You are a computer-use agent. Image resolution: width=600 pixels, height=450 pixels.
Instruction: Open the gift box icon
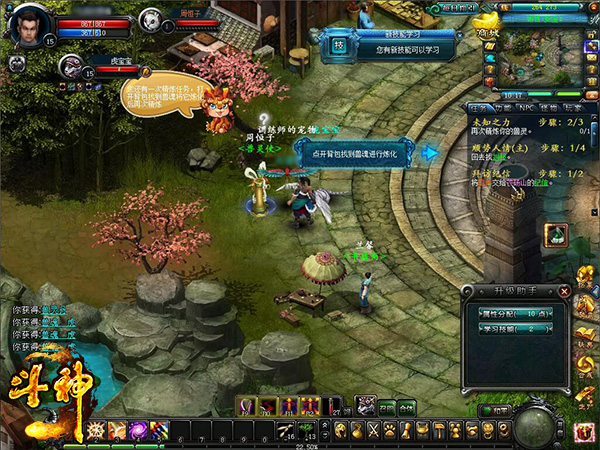pos(585,430)
